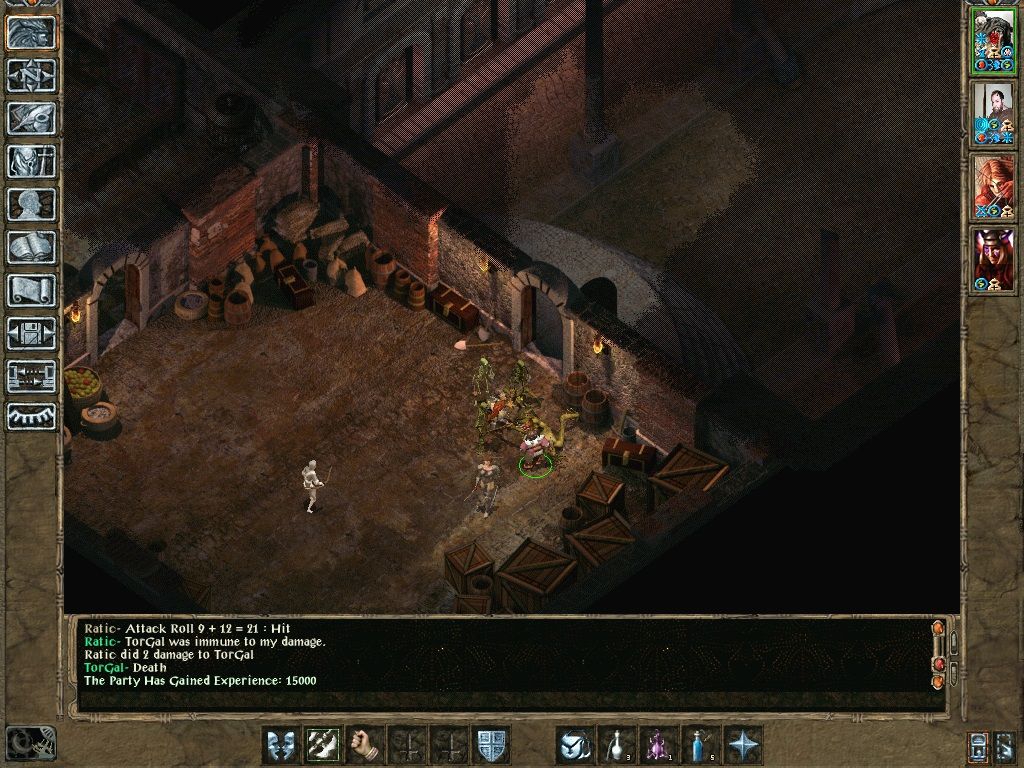Open the journal quill button
The height and width of the screenshot is (768, 1024).
(31, 118)
